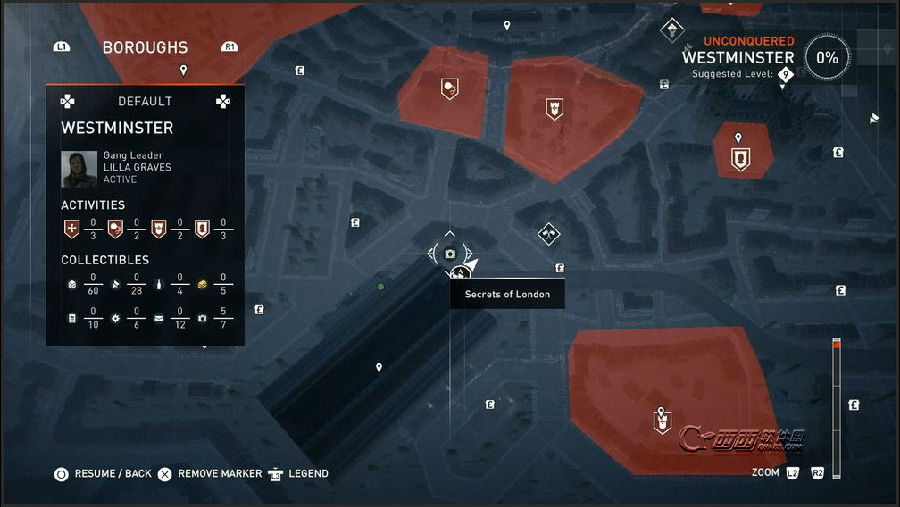The height and width of the screenshot is (507, 900).
Task: Select gang leader Lilla Graves portrait
Action: [x=78, y=169]
